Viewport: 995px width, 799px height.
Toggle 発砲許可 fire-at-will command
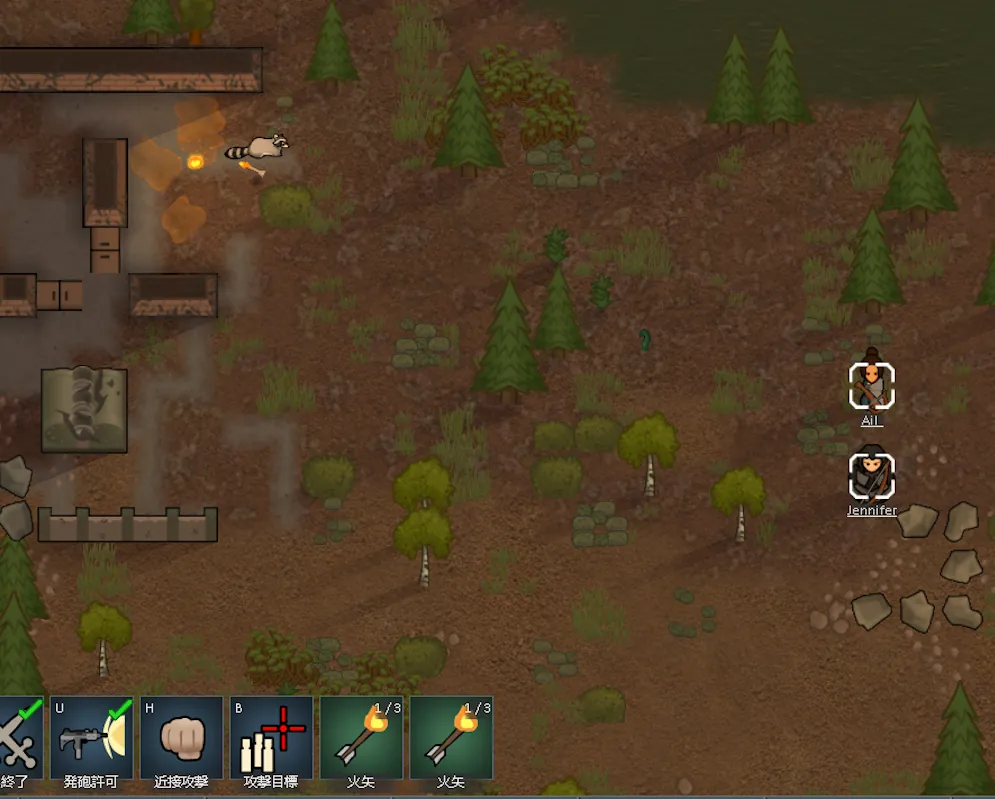pyautogui.click(x=91, y=738)
